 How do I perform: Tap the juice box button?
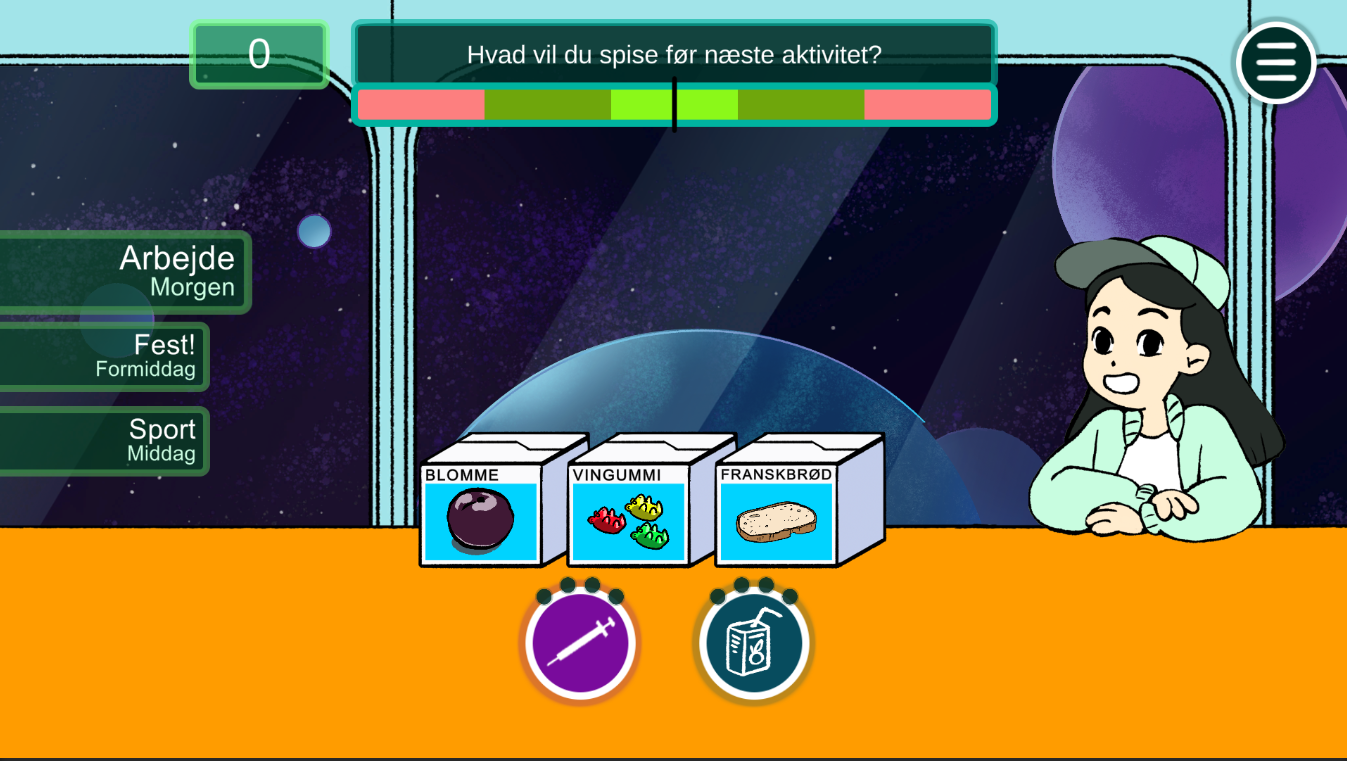tap(753, 643)
